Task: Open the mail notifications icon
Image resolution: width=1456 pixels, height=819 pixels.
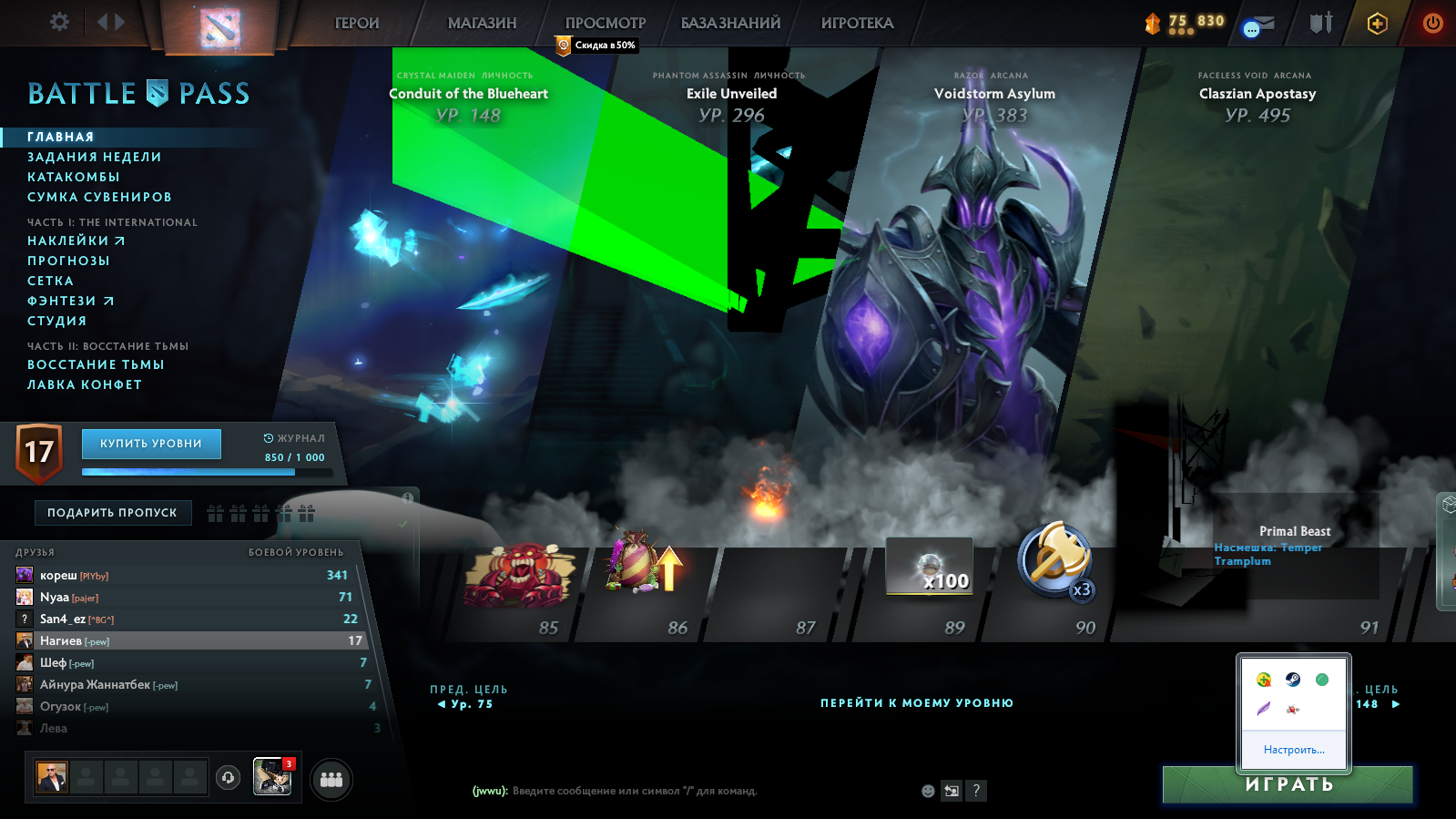Action: (1257, 25)
